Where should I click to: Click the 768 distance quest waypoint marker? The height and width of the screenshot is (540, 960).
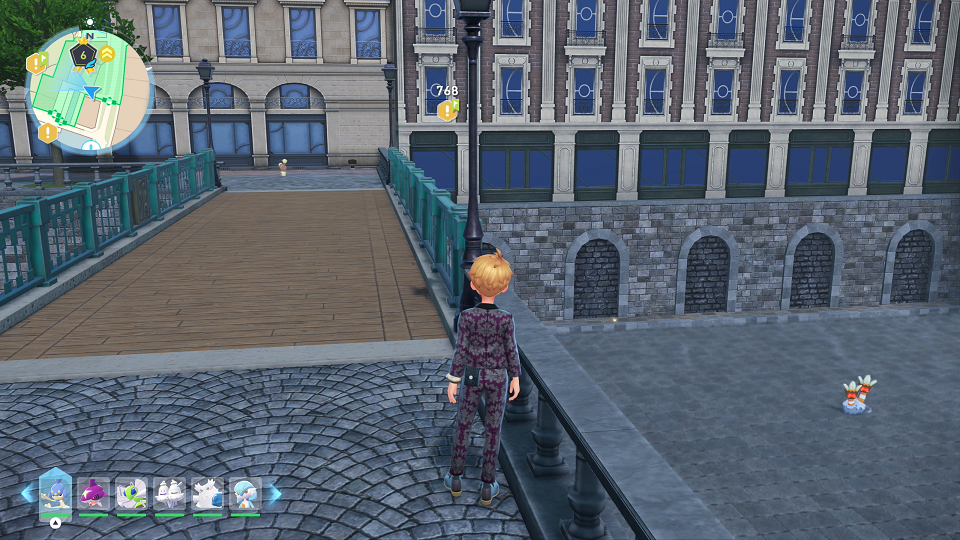coord(447,110)
